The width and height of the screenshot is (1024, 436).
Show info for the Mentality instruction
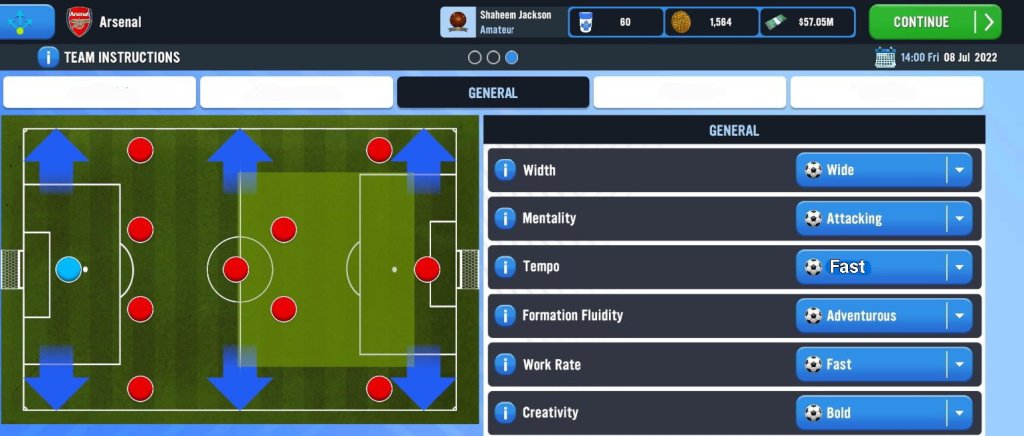click(x=505, y=218)
